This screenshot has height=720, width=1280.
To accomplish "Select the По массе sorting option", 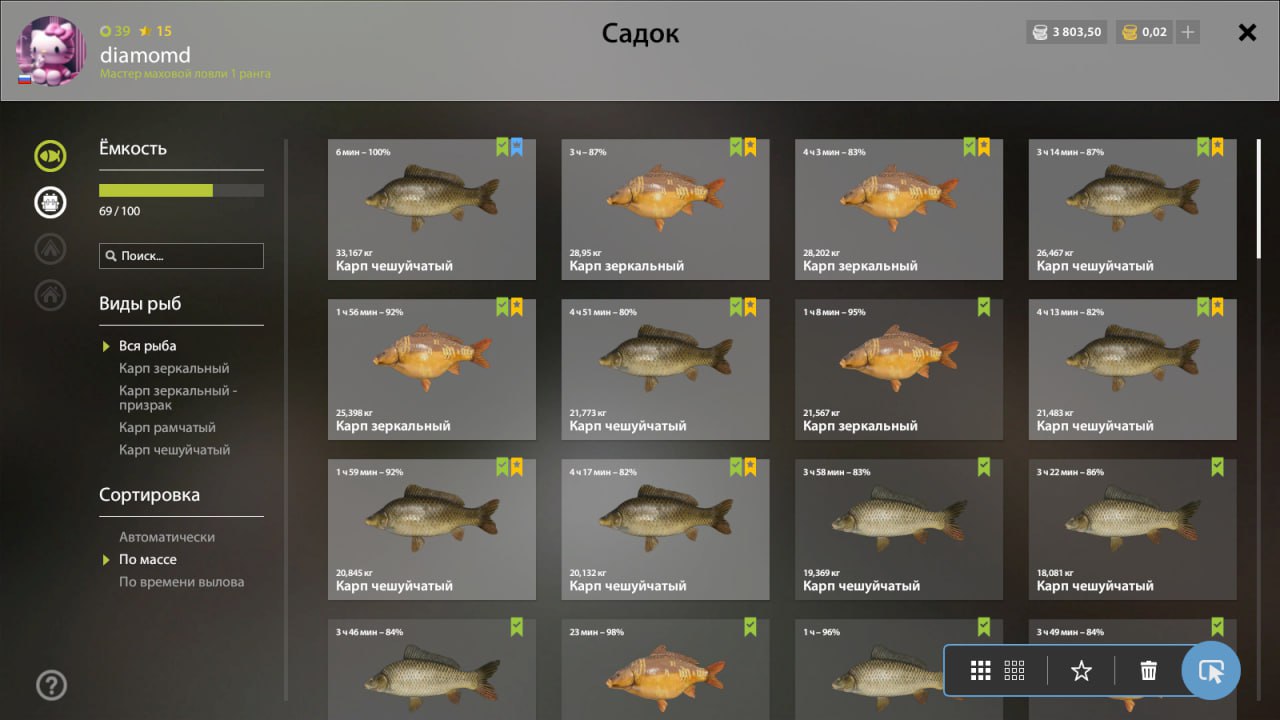I will coord(147,560).
